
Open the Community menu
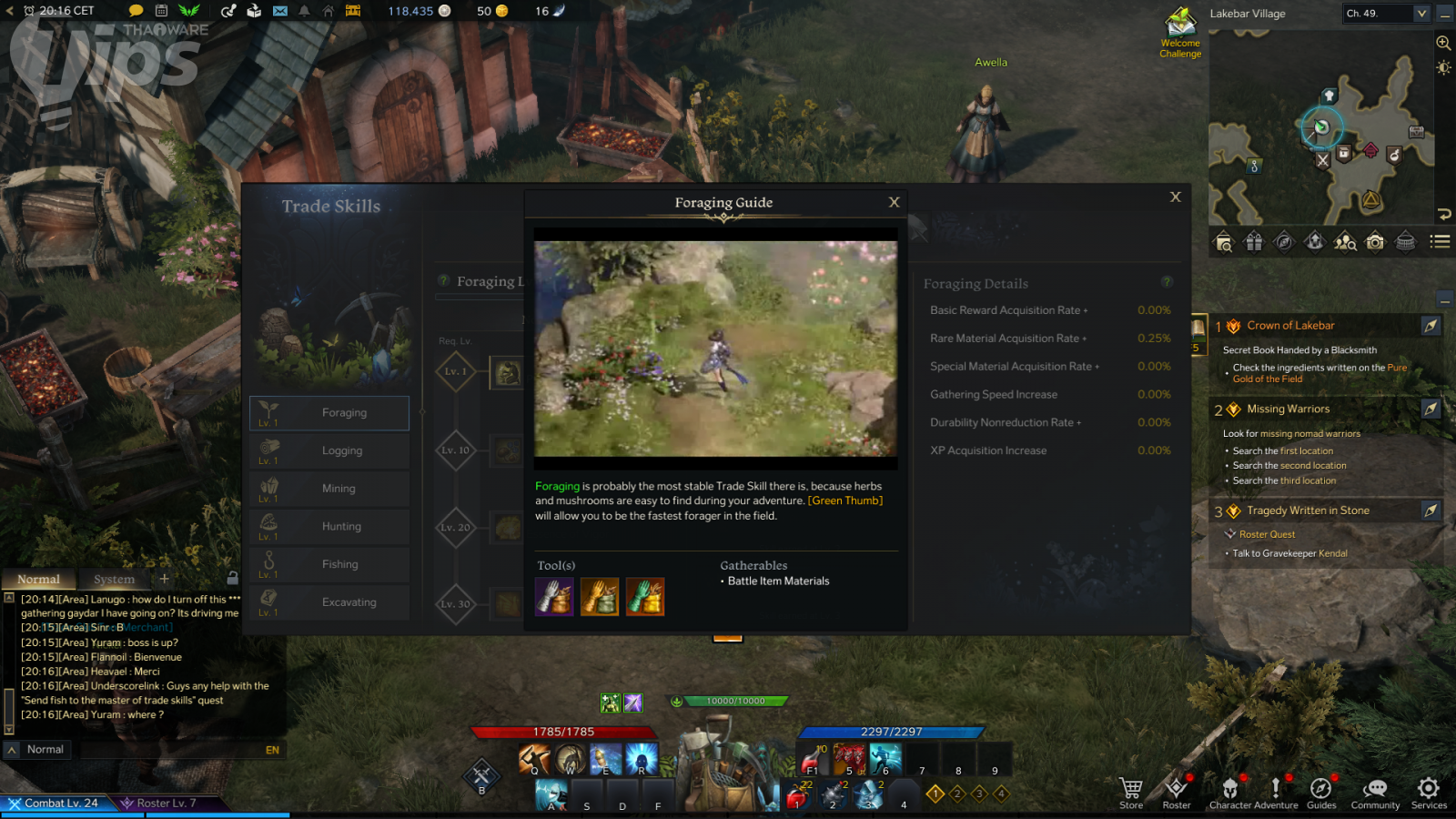1375,793
